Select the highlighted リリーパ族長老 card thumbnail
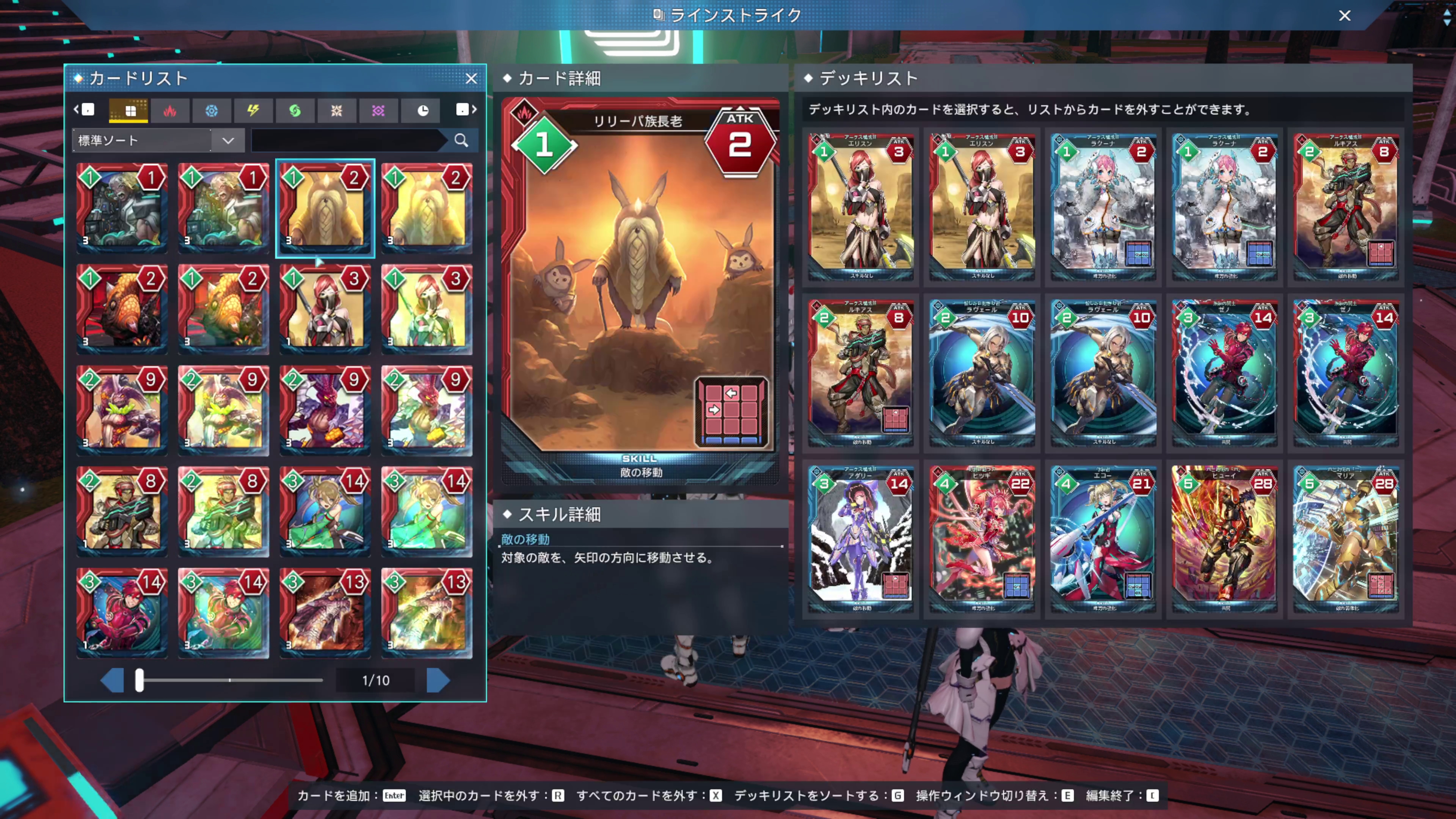The height and width of the screenshot is (819, 1456). (325, 209)
